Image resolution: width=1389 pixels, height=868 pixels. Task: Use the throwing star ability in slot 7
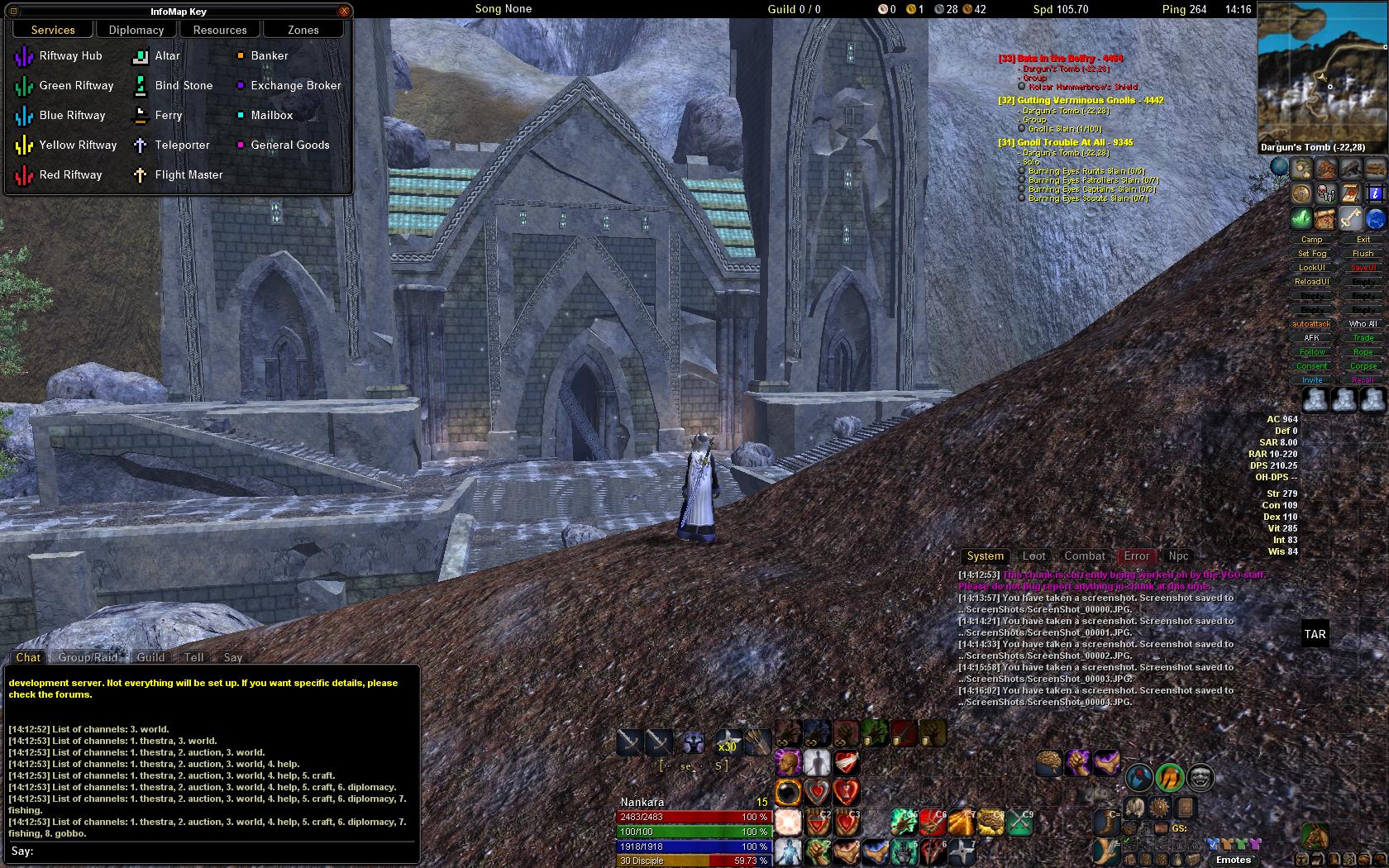tap(962, 851)
